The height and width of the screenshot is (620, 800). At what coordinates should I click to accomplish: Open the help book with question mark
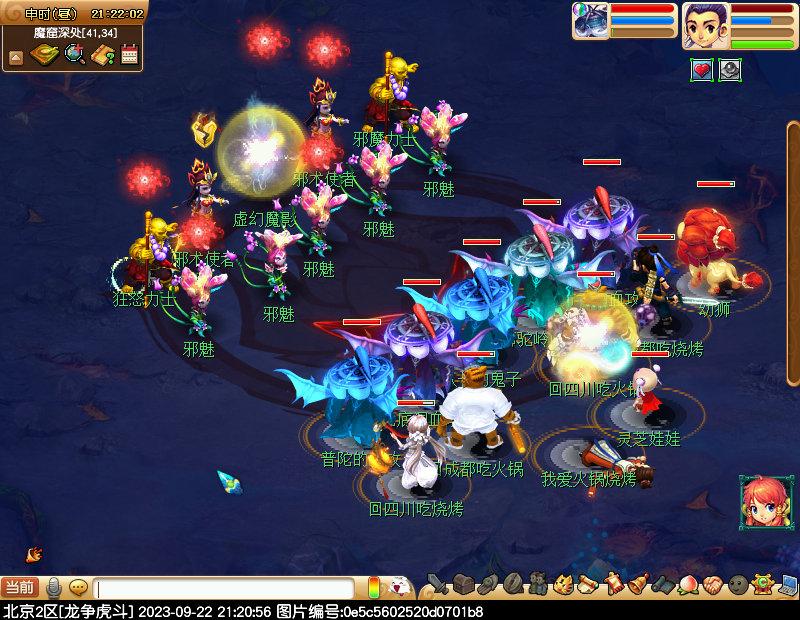click(x=102, y=55)
